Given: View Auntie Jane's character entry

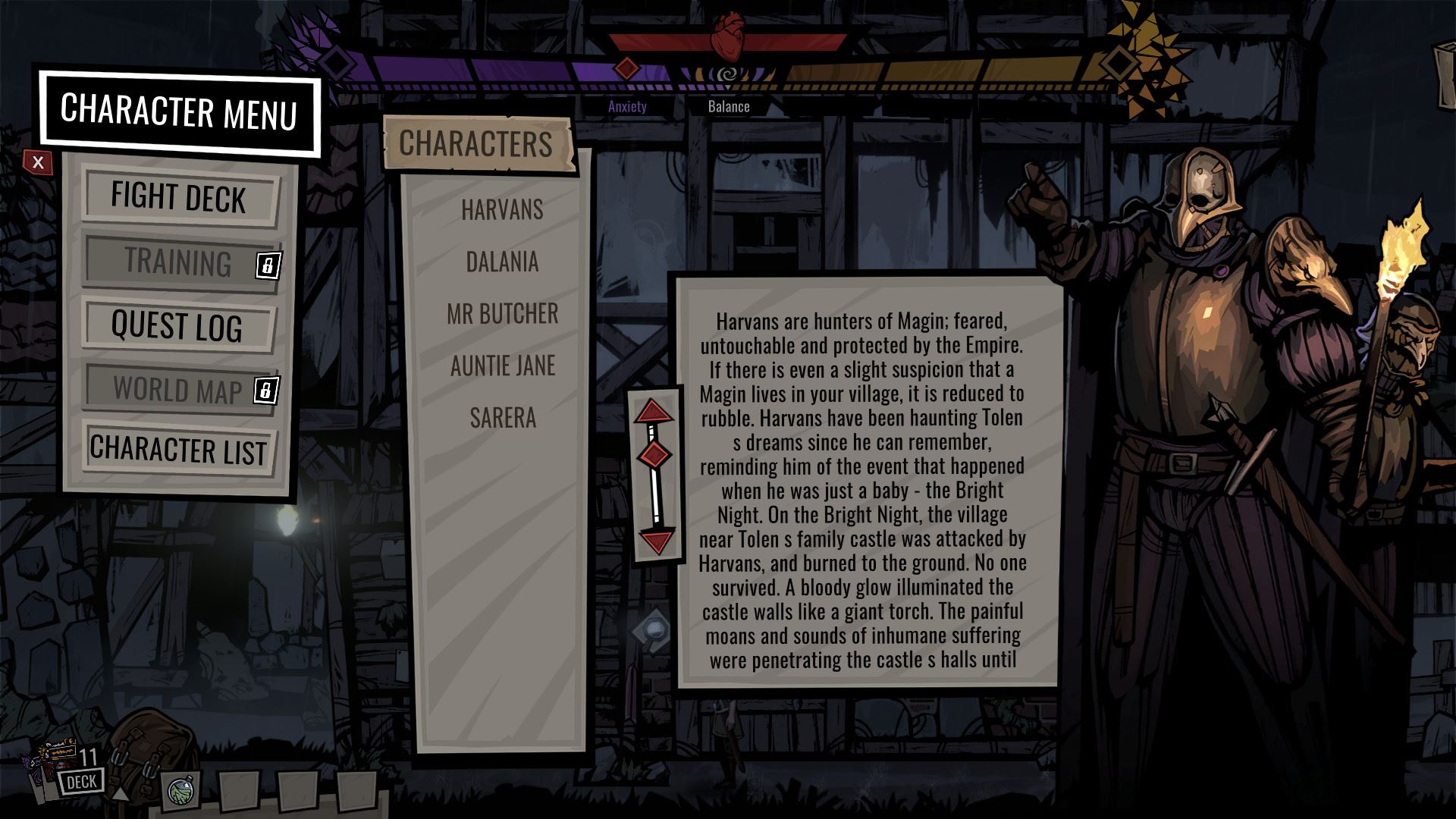Looking at the screenshot, I should tap(502, 366).
